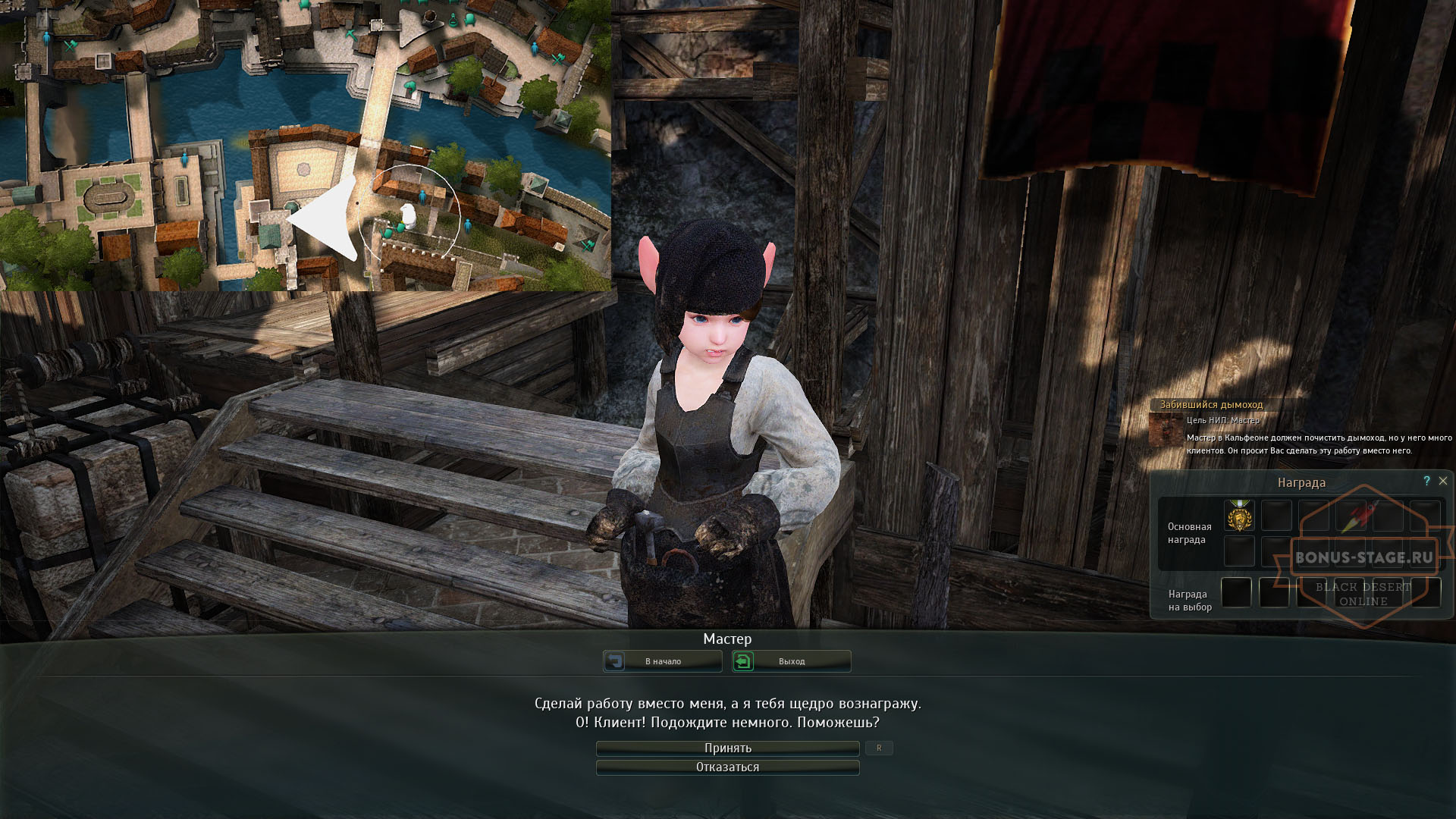The image size is (1456, 819).
Task: Click the teal potion icon at the minimap top
Action: click(x=453, y=21)
